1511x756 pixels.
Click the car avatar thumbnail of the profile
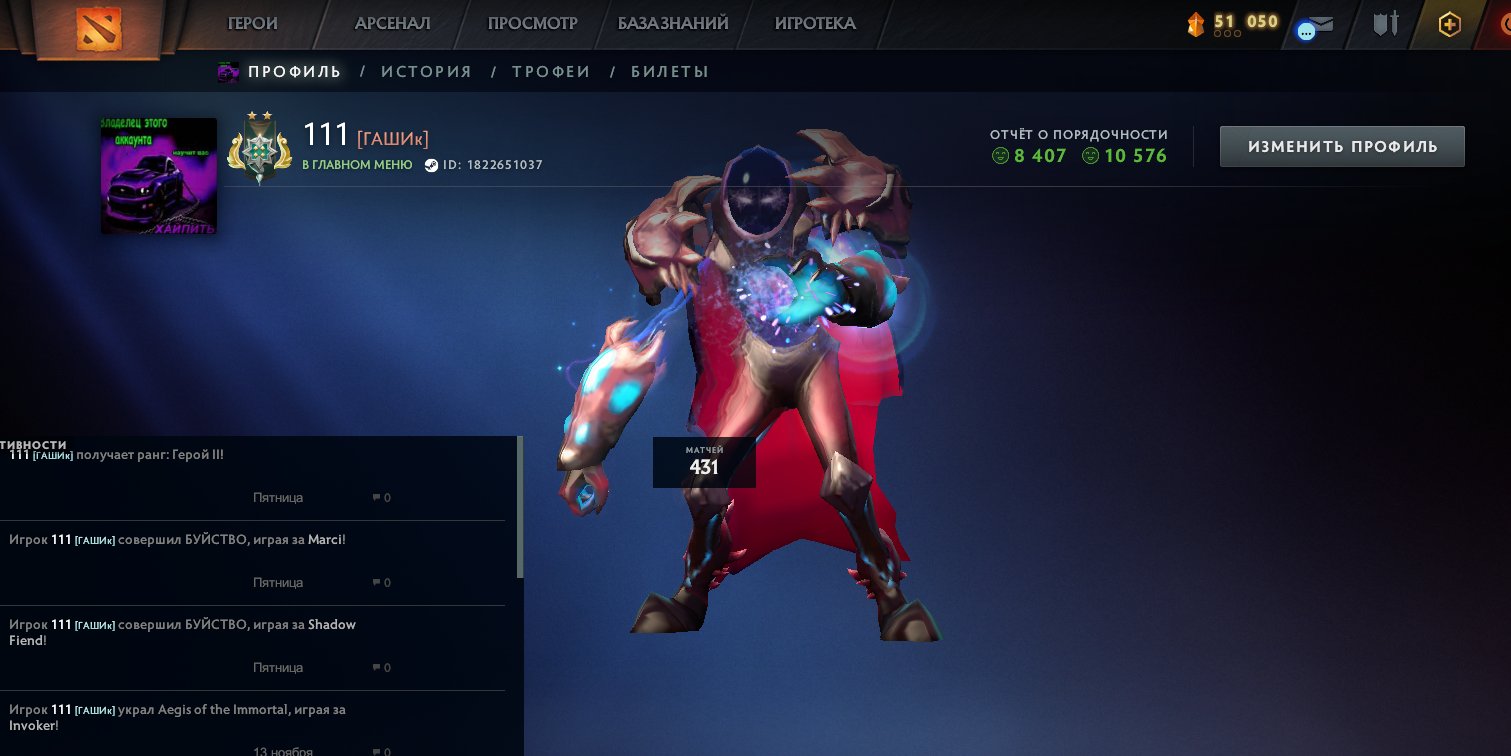(158, 175)
